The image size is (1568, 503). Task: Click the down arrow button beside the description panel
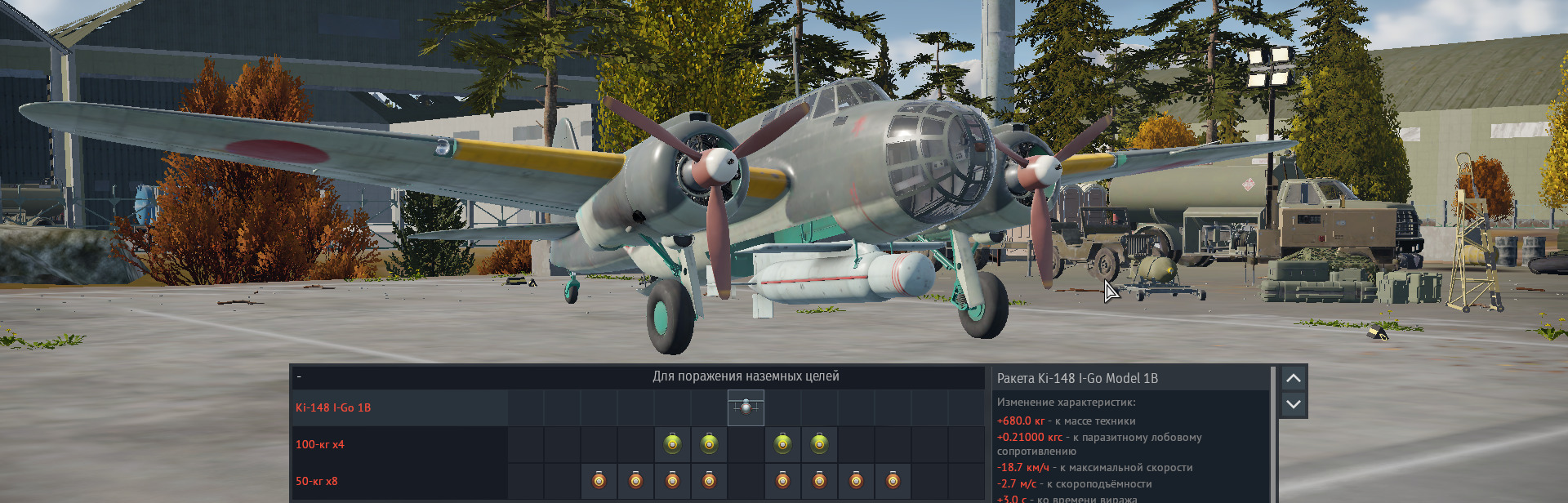pos(1293,404)
